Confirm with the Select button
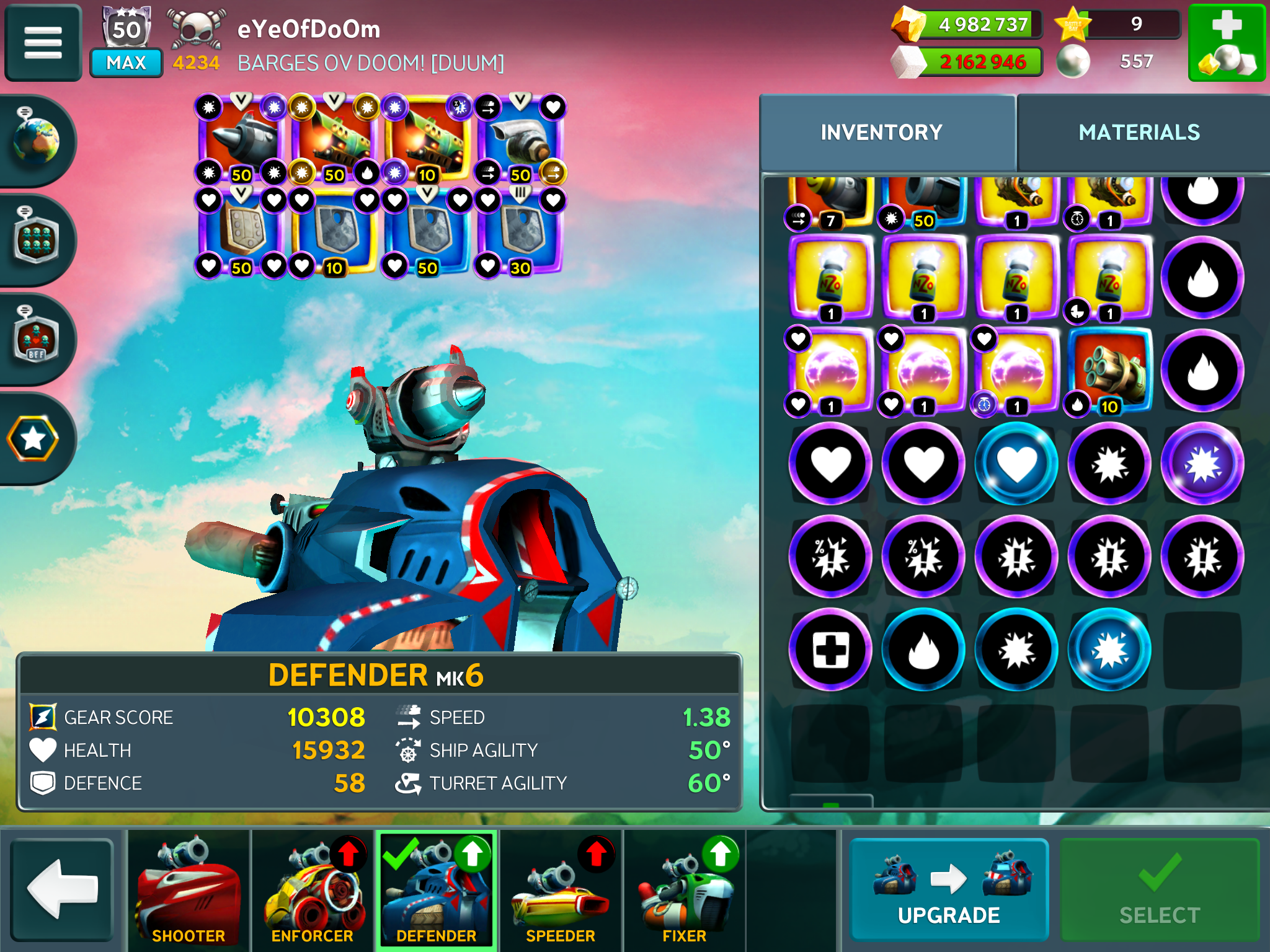Screen dimensions: 1270x952 click(1159, 889)
